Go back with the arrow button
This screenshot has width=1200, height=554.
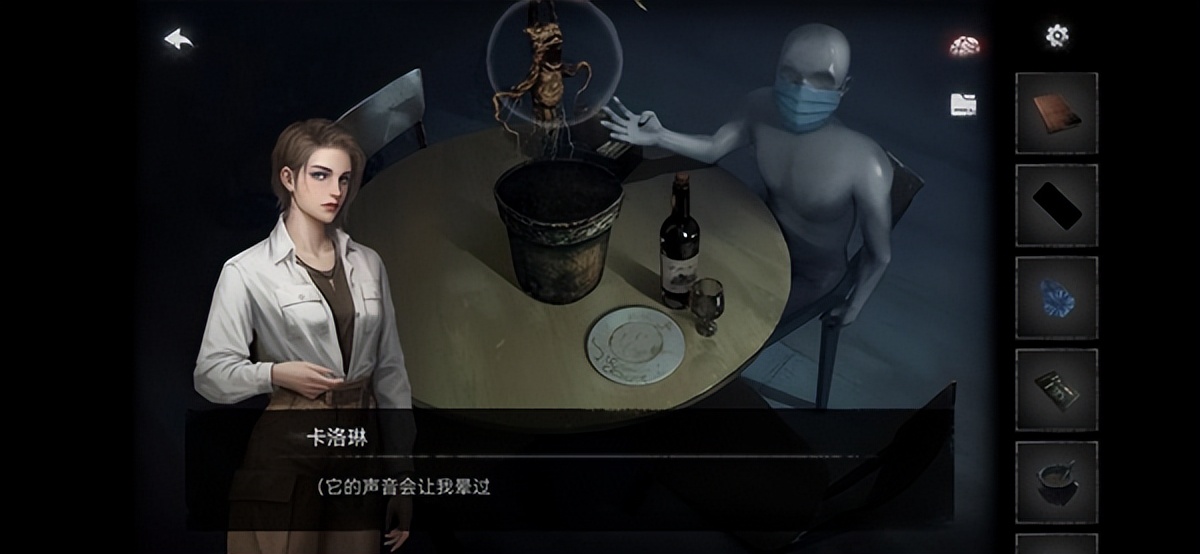click(179, 39)
